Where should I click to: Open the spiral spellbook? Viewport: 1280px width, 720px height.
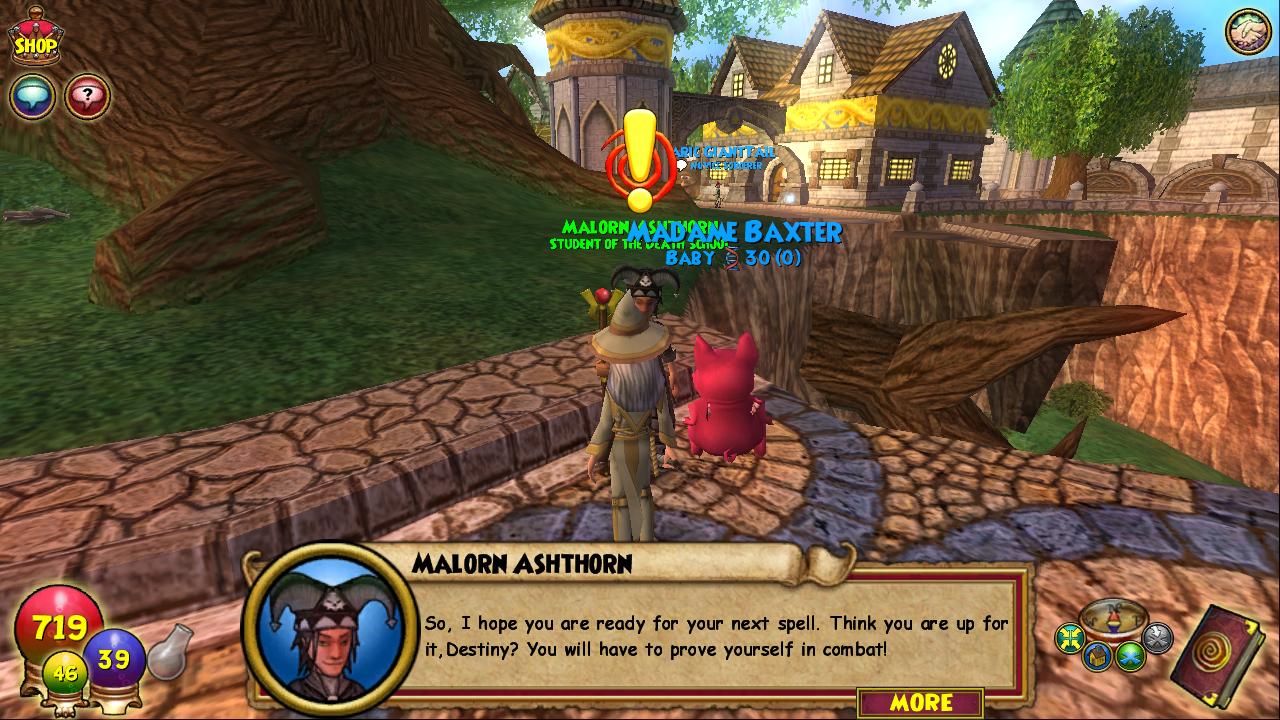tap(1220, 655)
